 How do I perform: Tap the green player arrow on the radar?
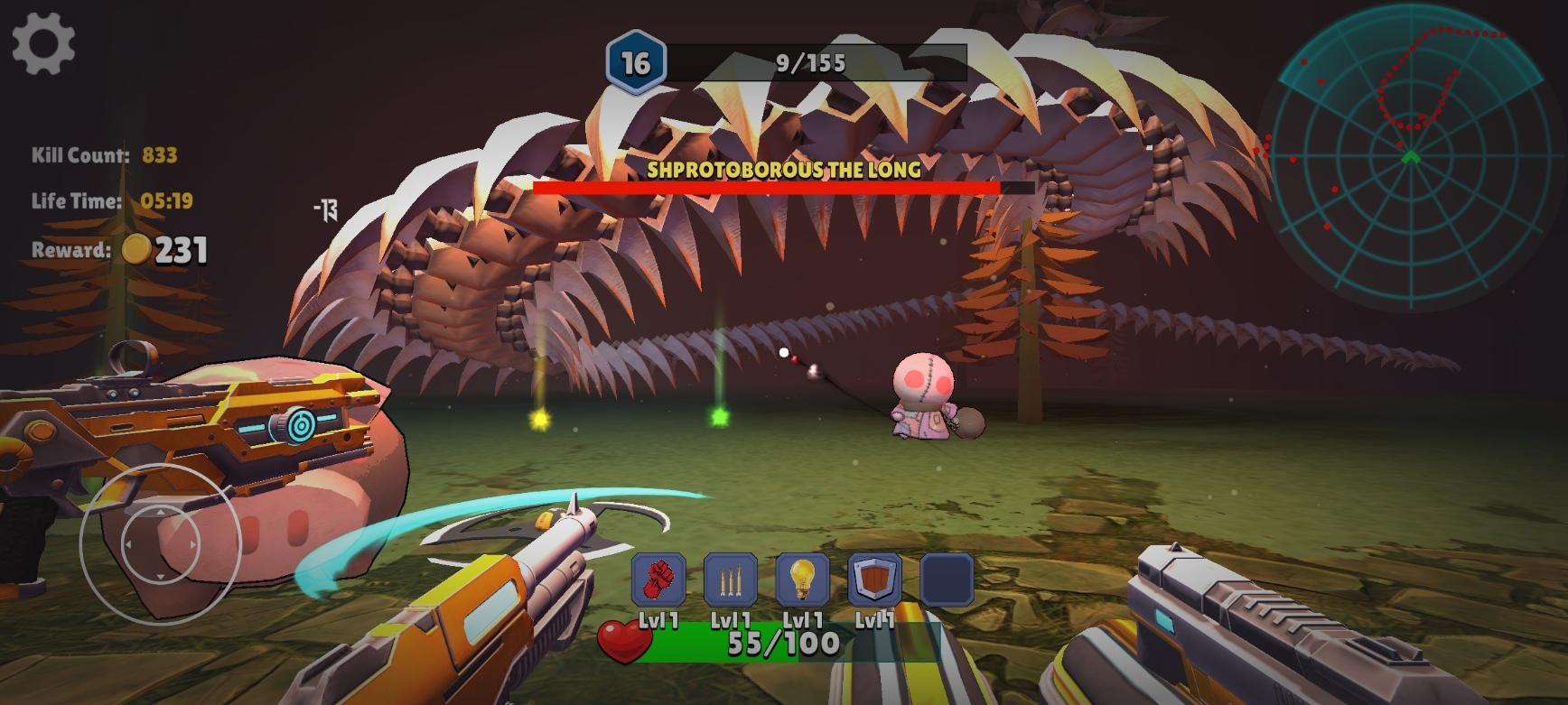tap(1414, 155)
